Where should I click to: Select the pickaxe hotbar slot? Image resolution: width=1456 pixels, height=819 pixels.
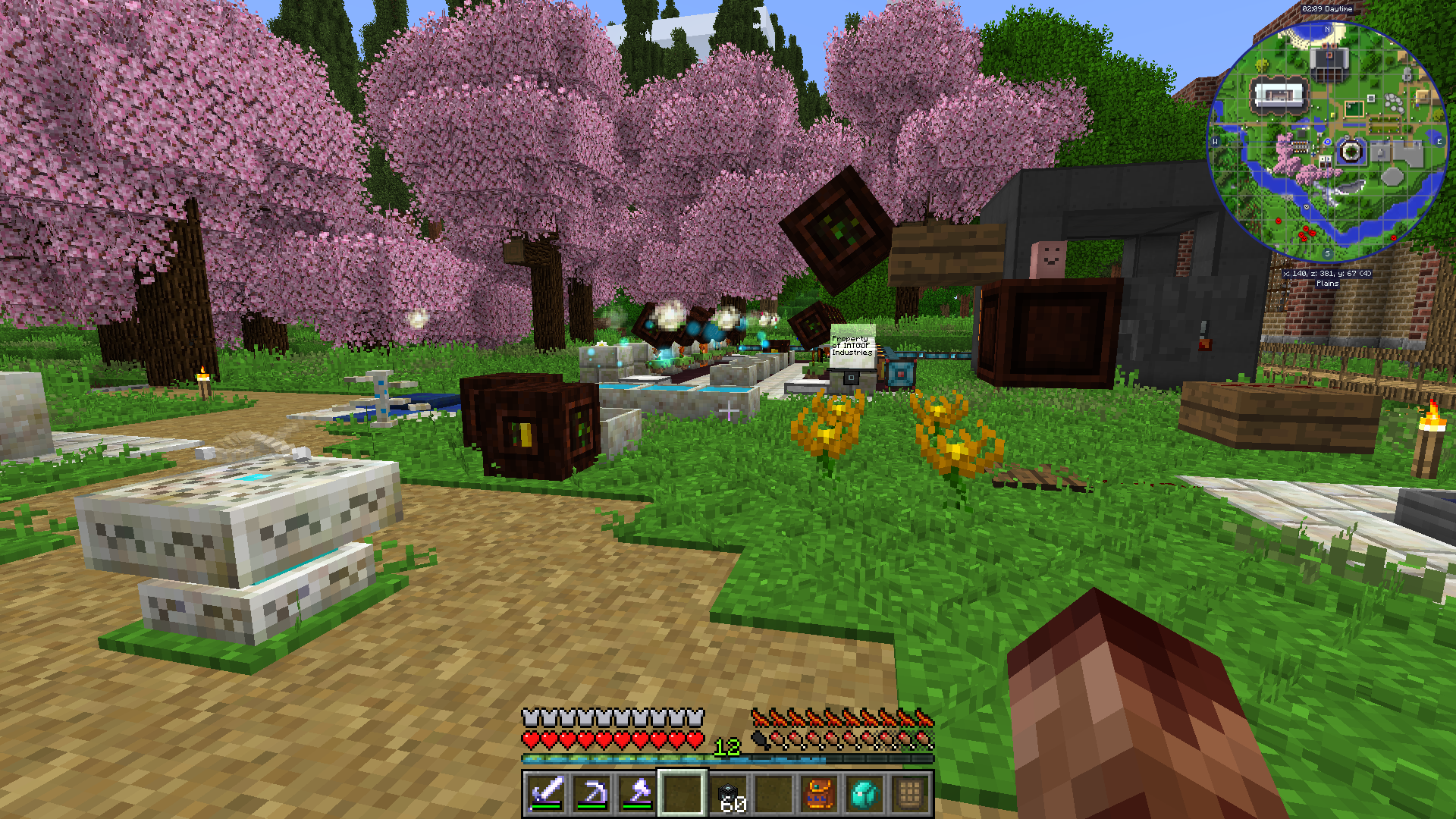click(x=591, y=794)
